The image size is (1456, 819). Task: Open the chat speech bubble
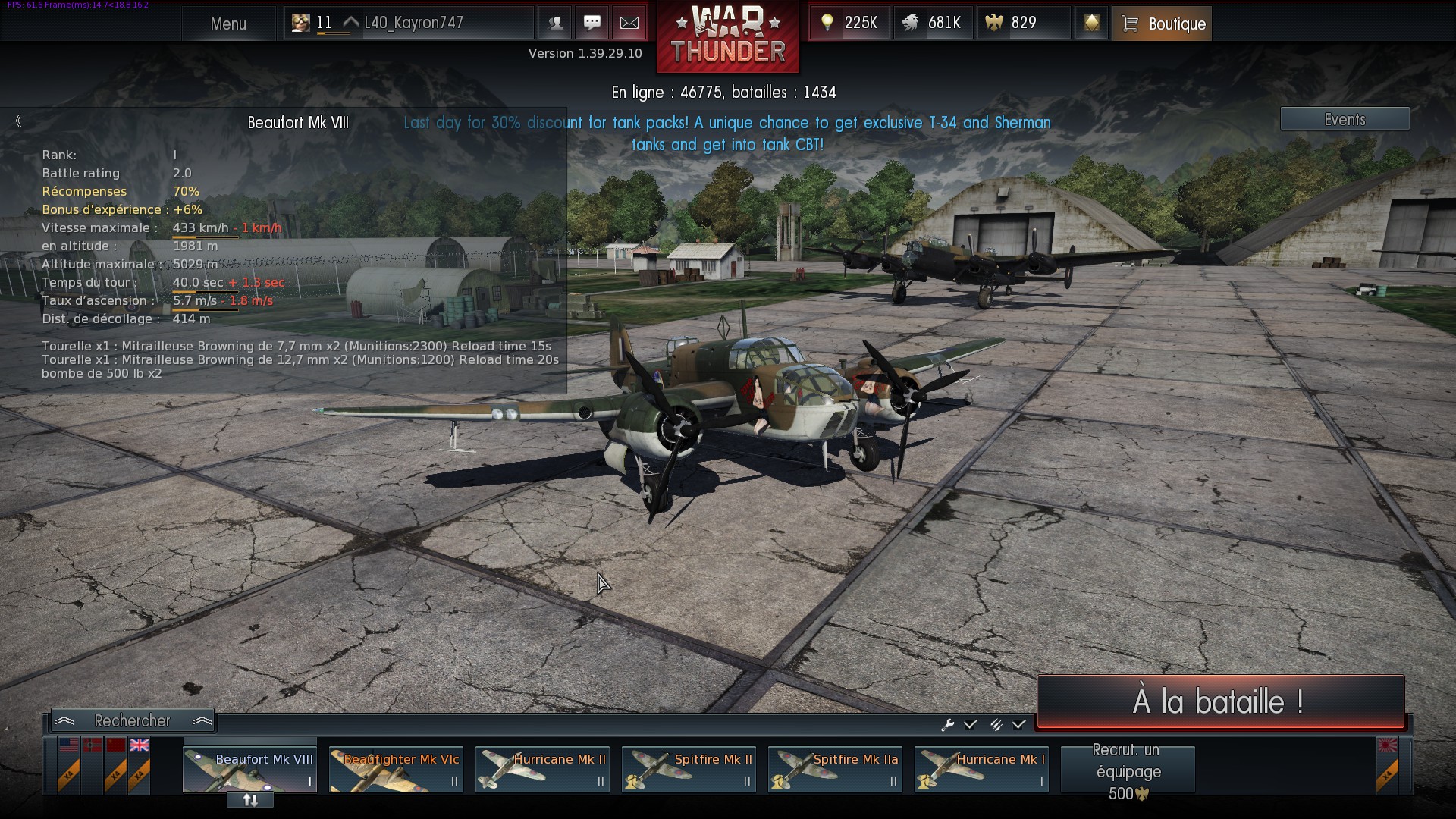tap(592, 23)
